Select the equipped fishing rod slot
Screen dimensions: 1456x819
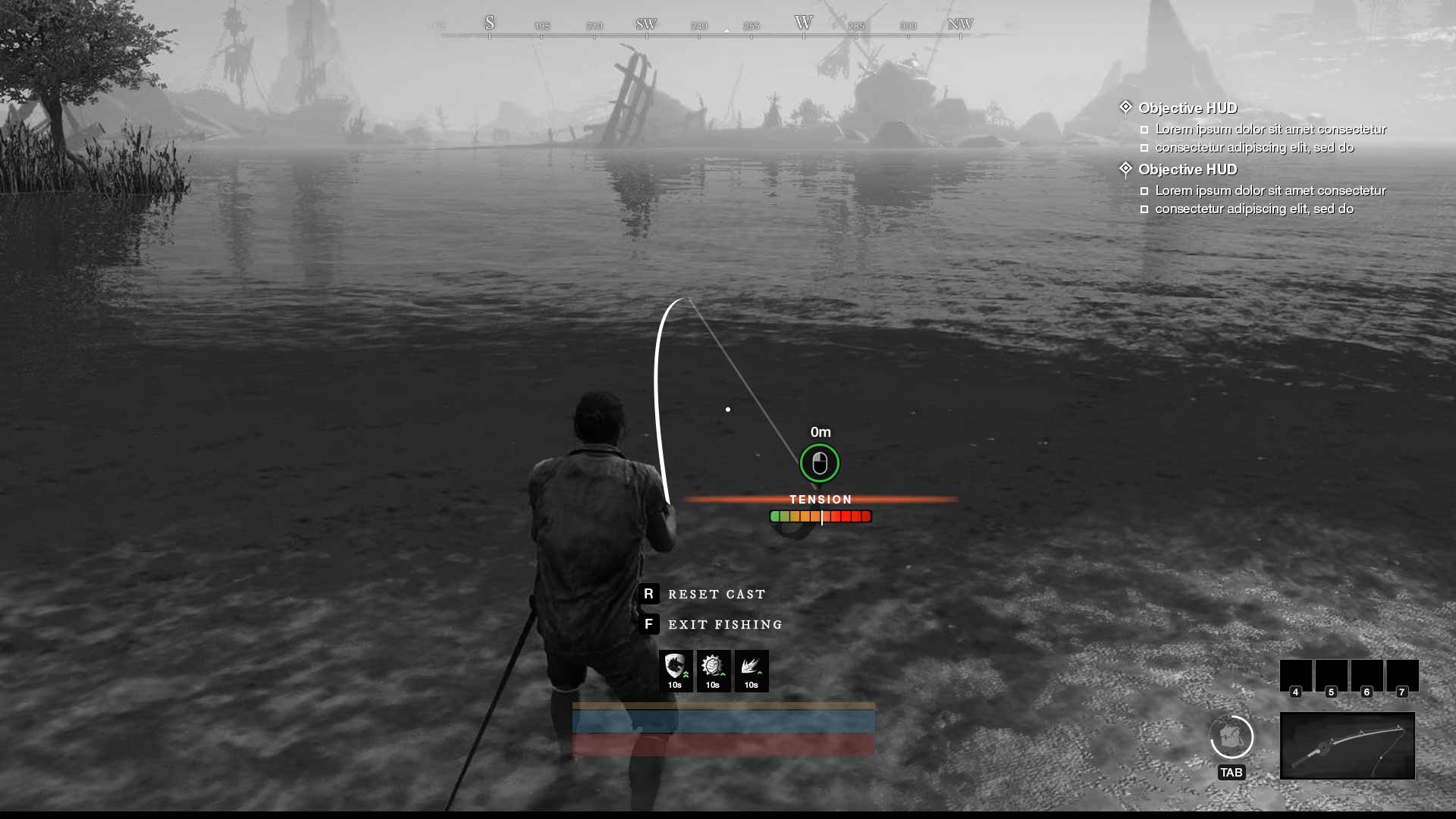coord(1347,745)
